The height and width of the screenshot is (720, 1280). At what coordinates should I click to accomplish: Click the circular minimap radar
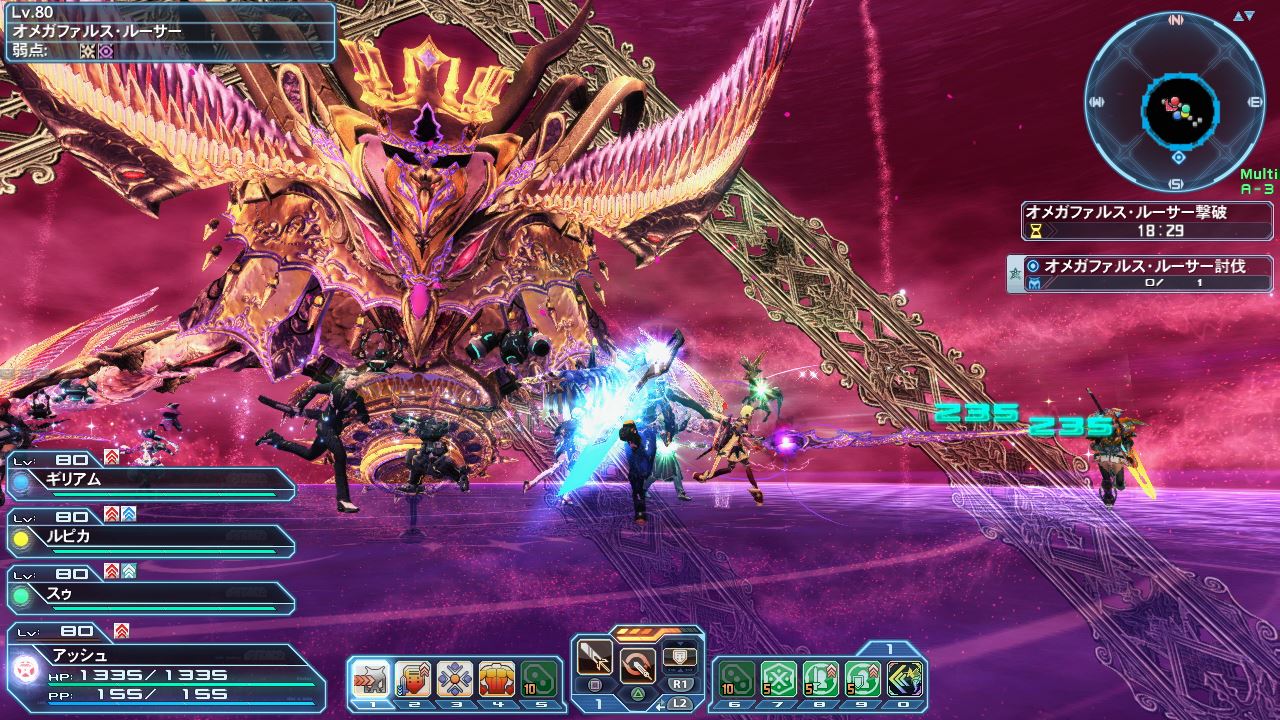tap(1176, 100)
